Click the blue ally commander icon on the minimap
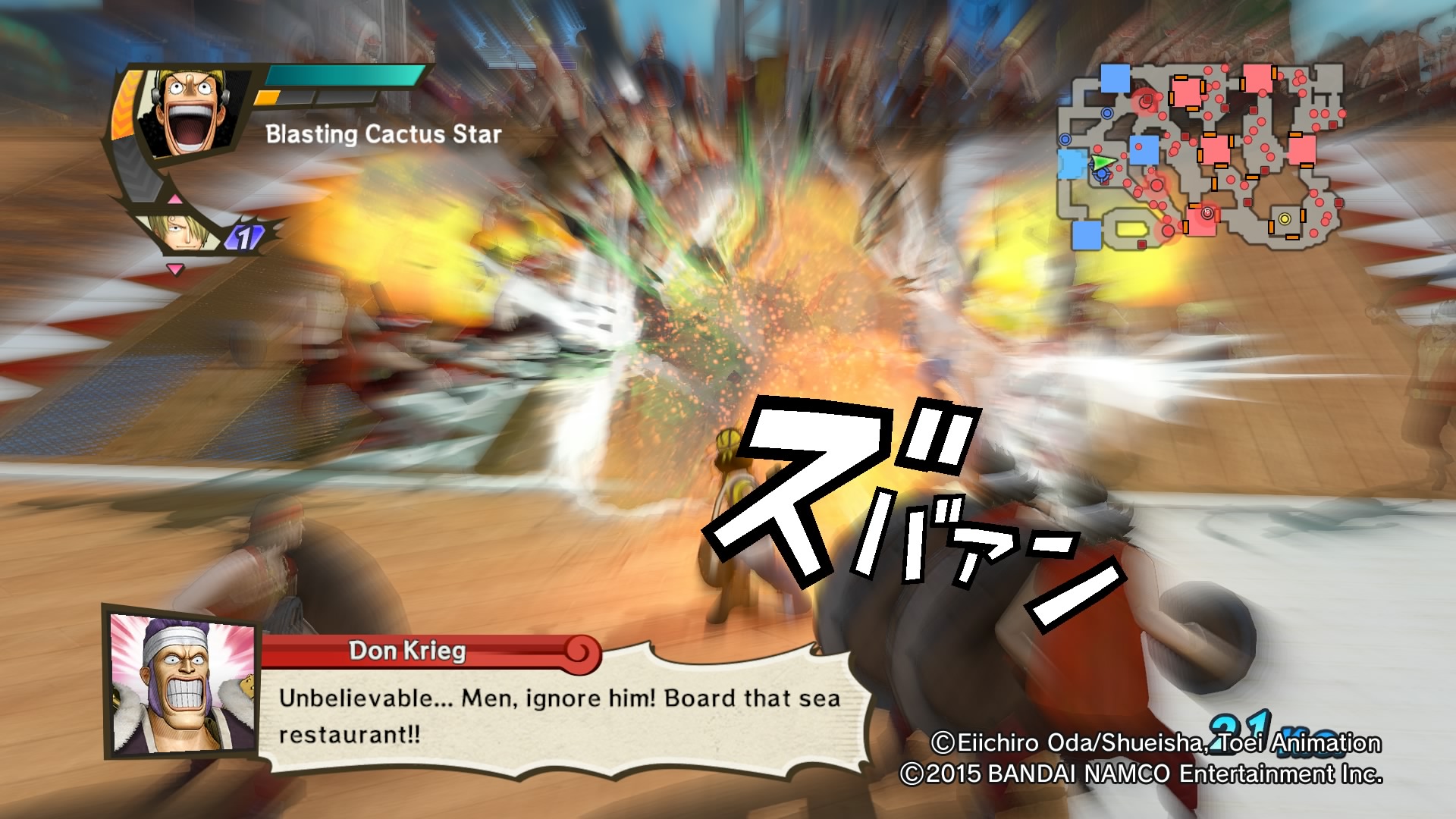The image size is (1456, 819). 1101,174
